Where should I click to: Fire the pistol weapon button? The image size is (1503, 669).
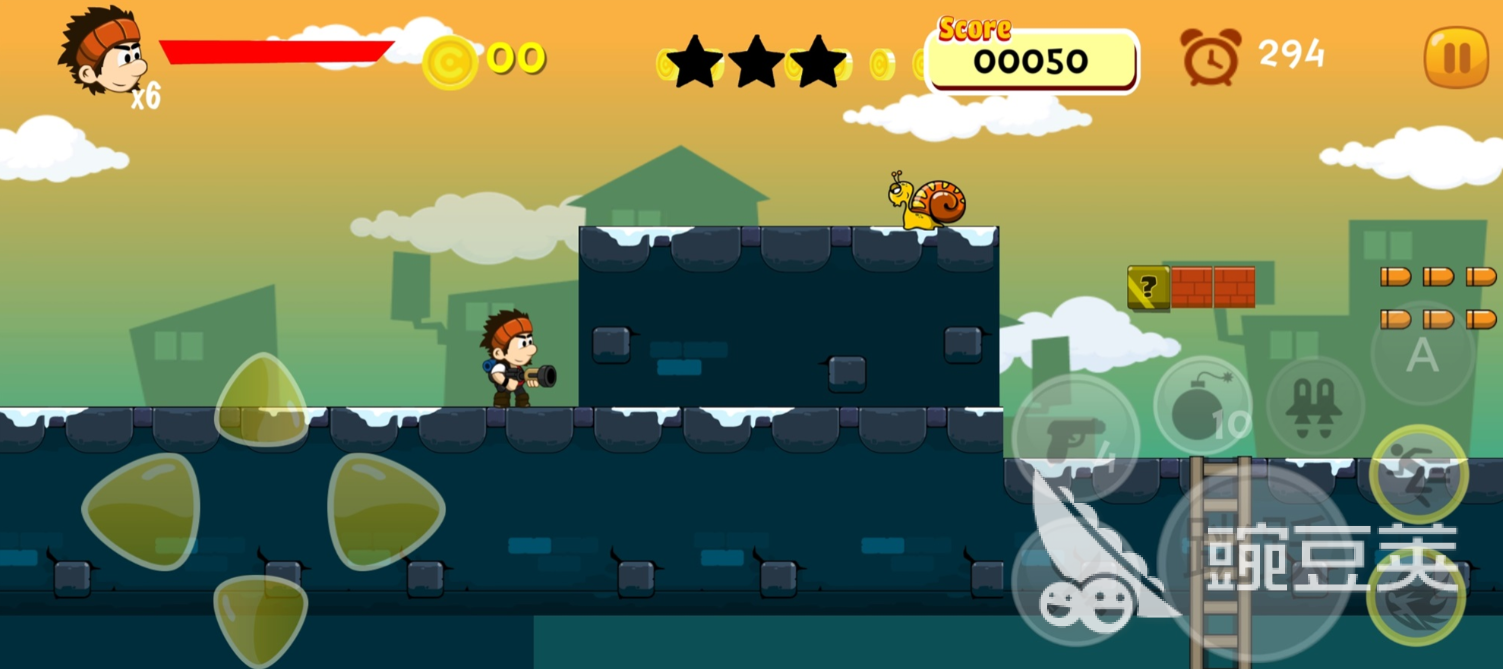pos(1075,436)
